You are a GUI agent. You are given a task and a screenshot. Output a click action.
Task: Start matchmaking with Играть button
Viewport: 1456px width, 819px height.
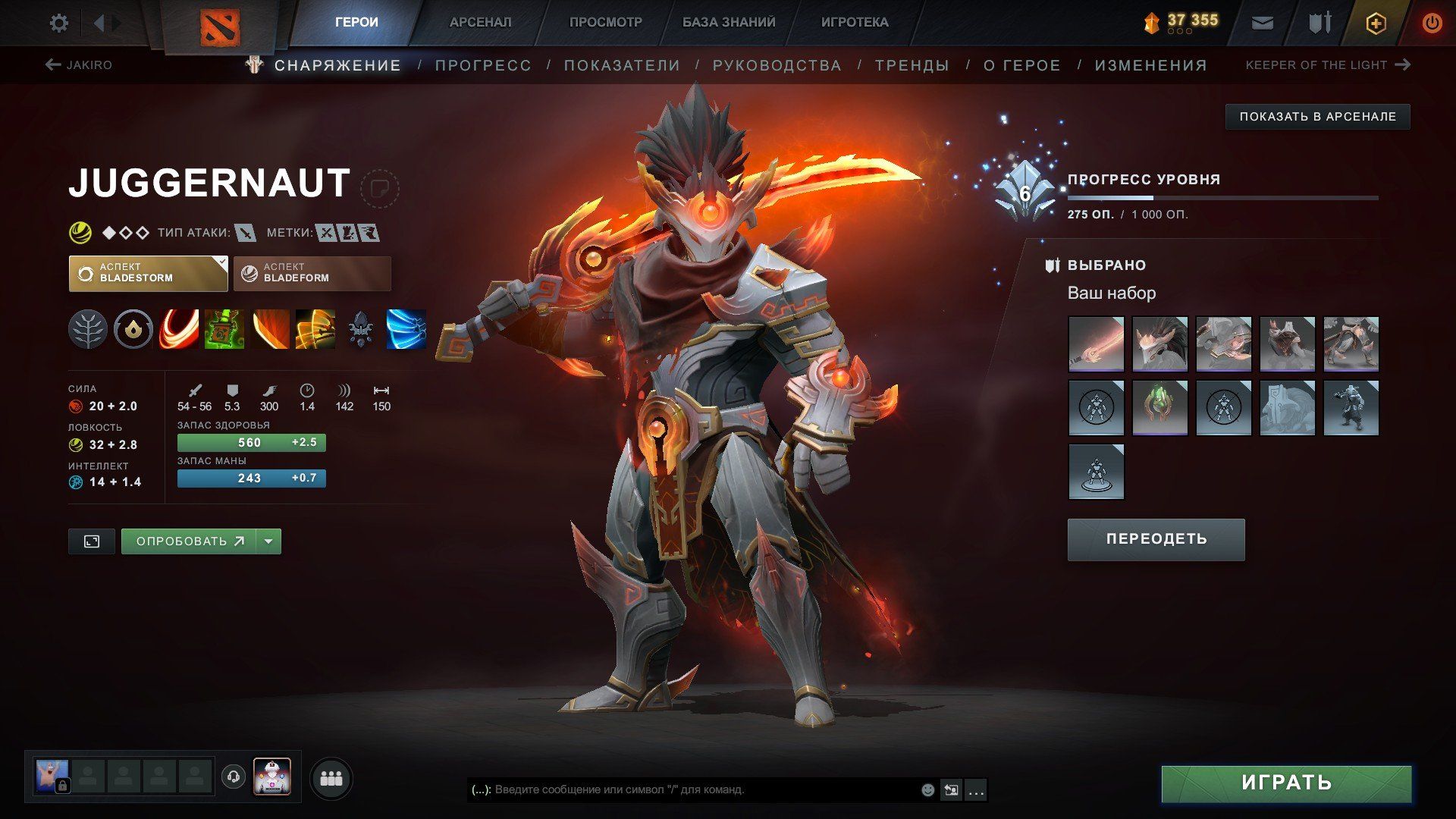[1286, 783]
